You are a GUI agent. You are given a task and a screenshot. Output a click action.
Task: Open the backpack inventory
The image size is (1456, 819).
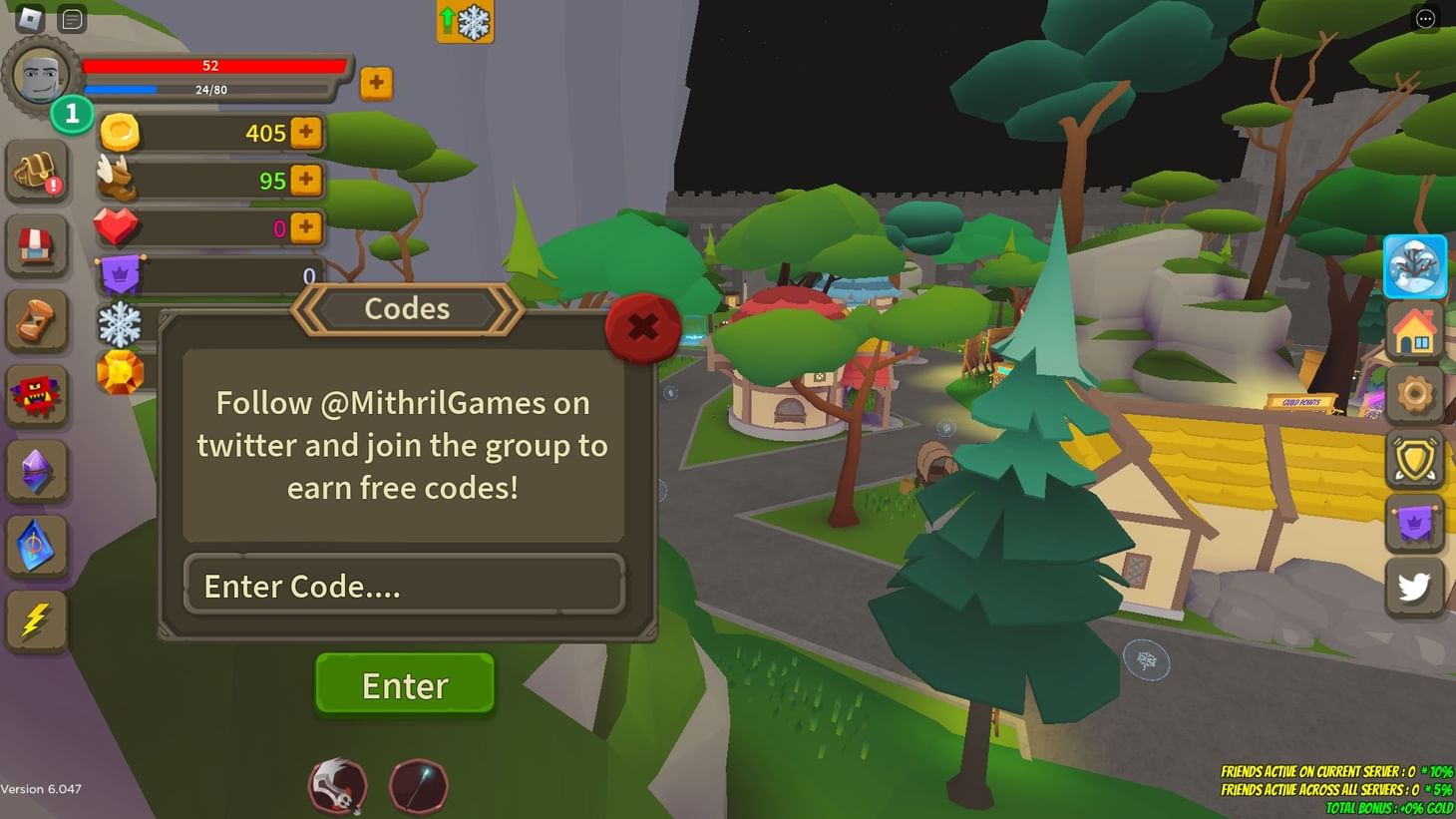37,171
